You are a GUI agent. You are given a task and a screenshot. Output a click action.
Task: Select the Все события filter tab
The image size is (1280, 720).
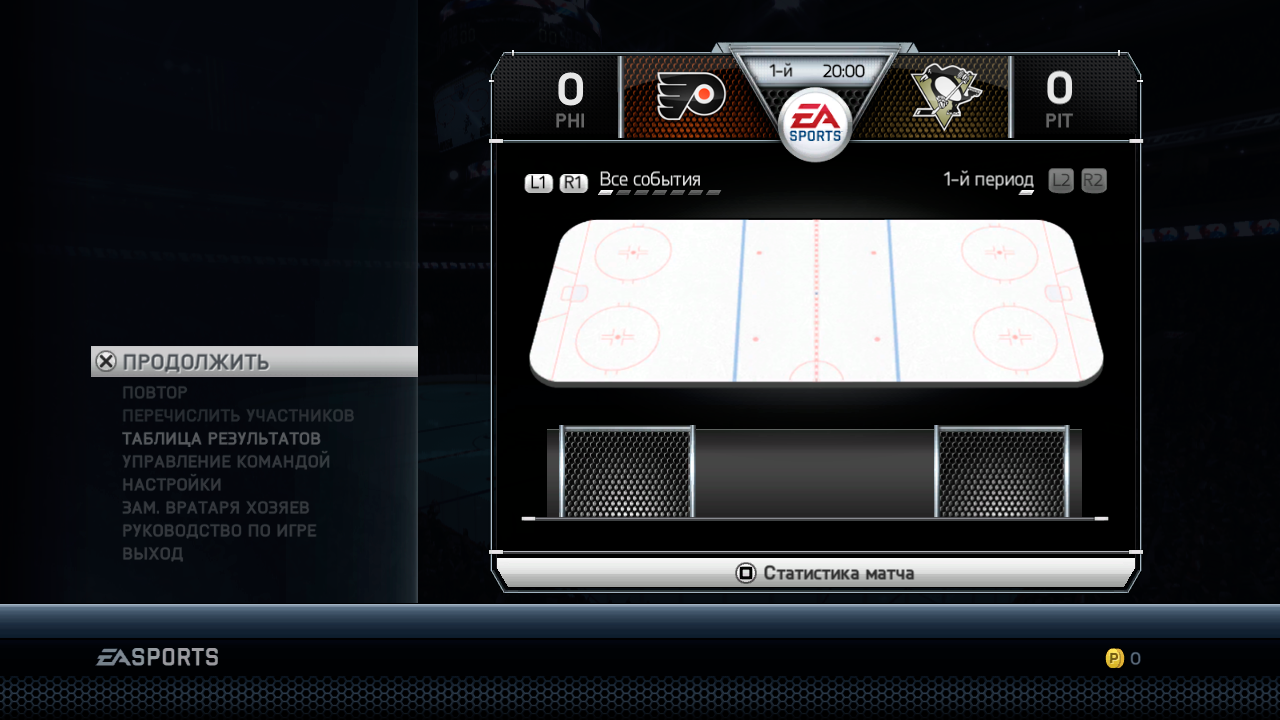coord(650,181)
